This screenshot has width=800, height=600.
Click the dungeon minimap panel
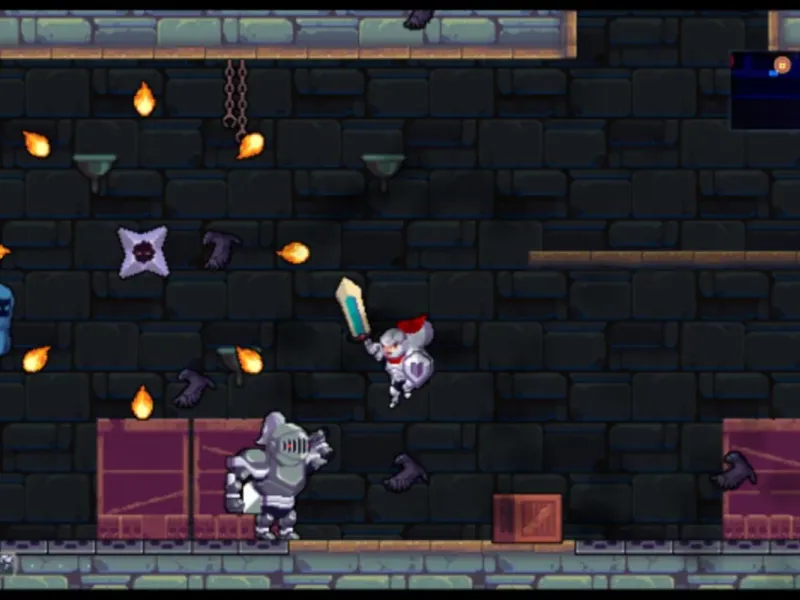pyautogui.click(x=765, y=92)
